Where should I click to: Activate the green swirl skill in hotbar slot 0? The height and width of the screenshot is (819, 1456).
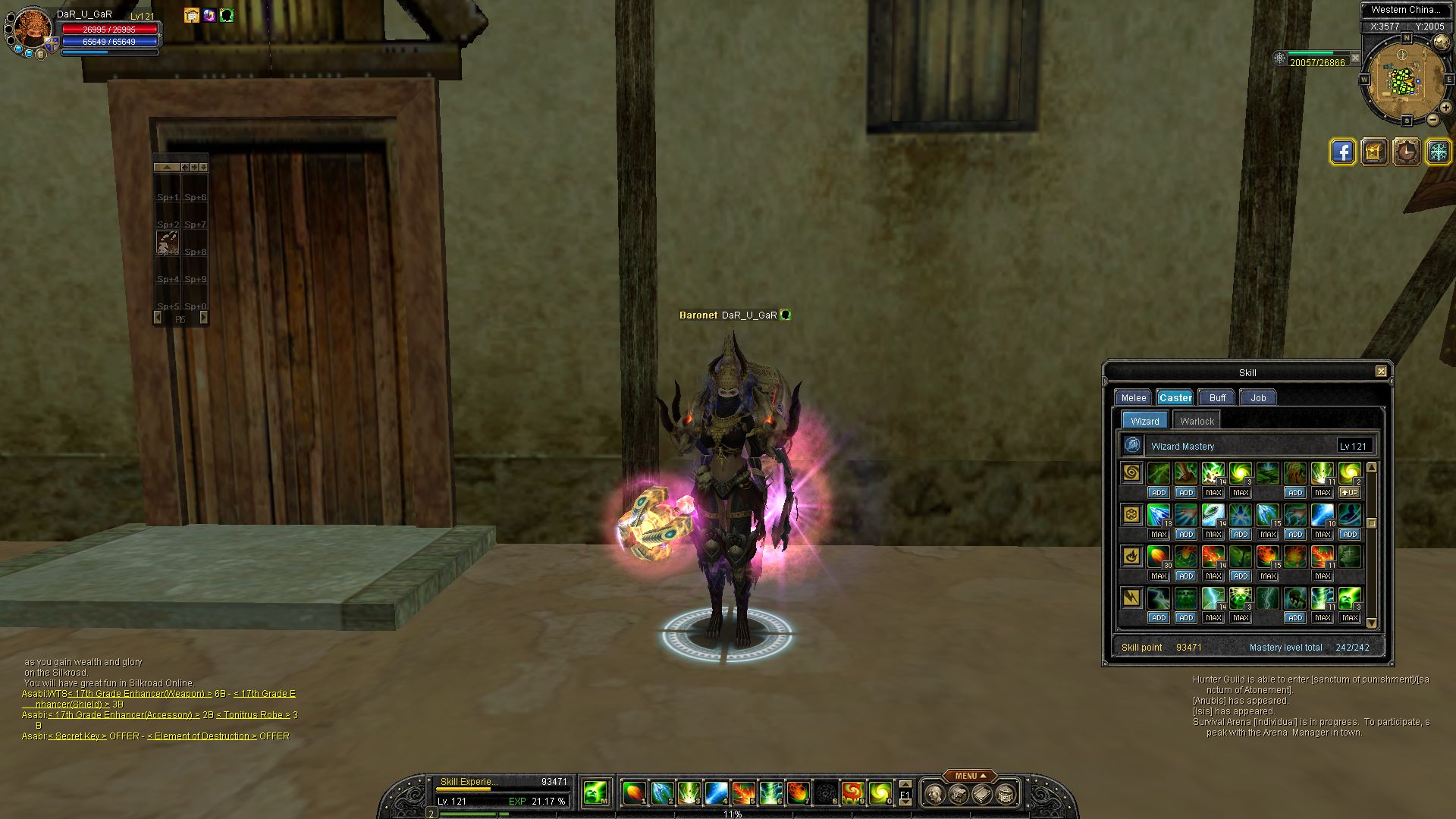[x=880, y=793]
